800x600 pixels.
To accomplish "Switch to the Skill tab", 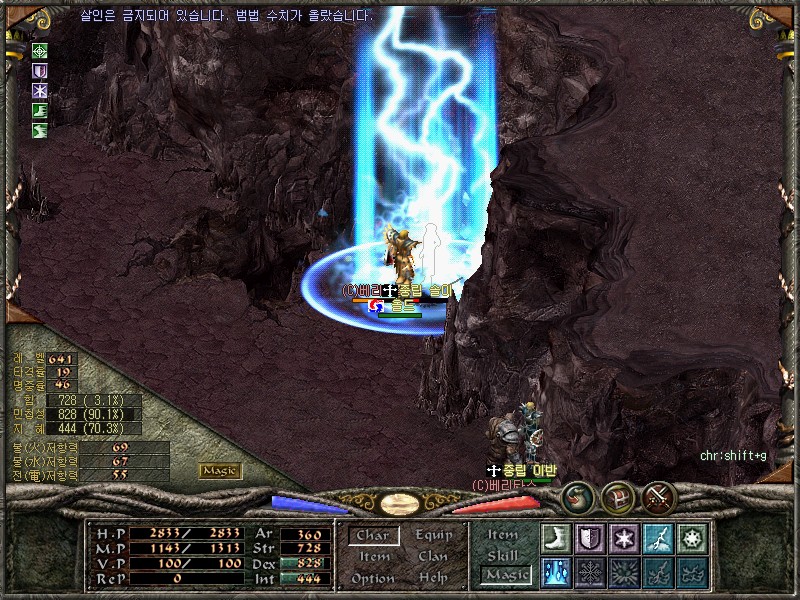I will [503, 555].
